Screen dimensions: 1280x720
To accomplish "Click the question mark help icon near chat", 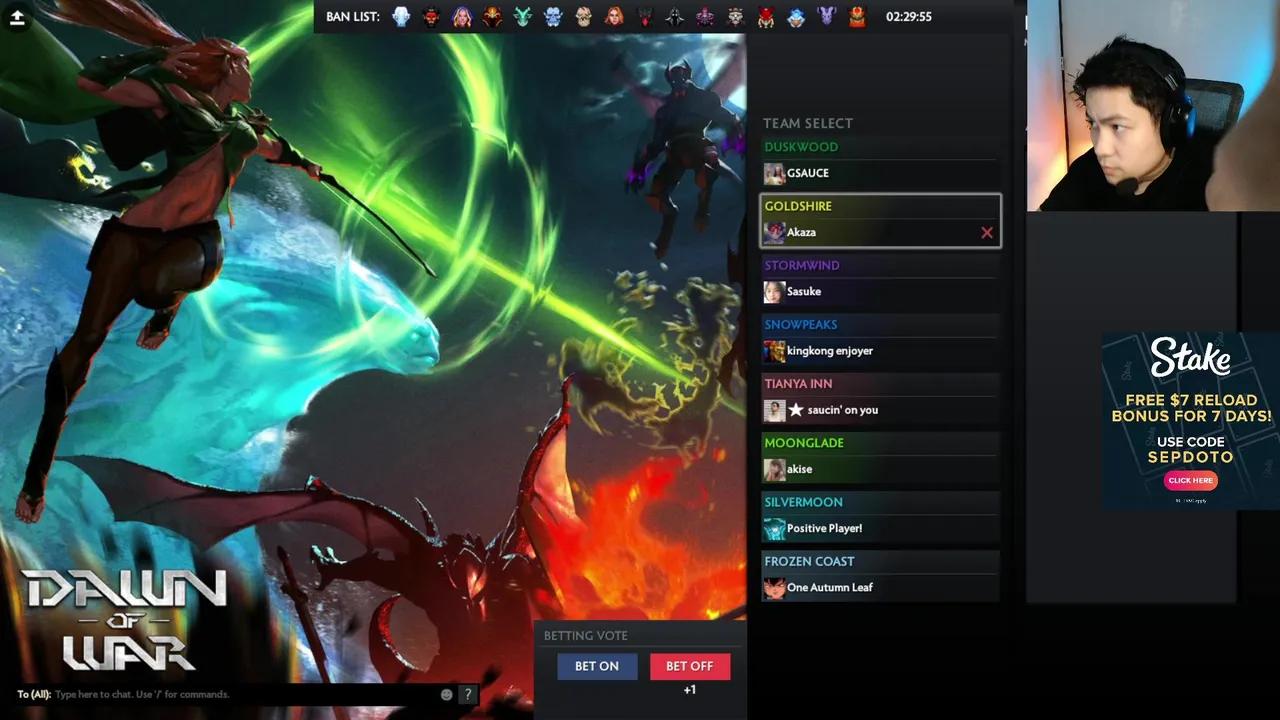I will (x=467, y=693).
